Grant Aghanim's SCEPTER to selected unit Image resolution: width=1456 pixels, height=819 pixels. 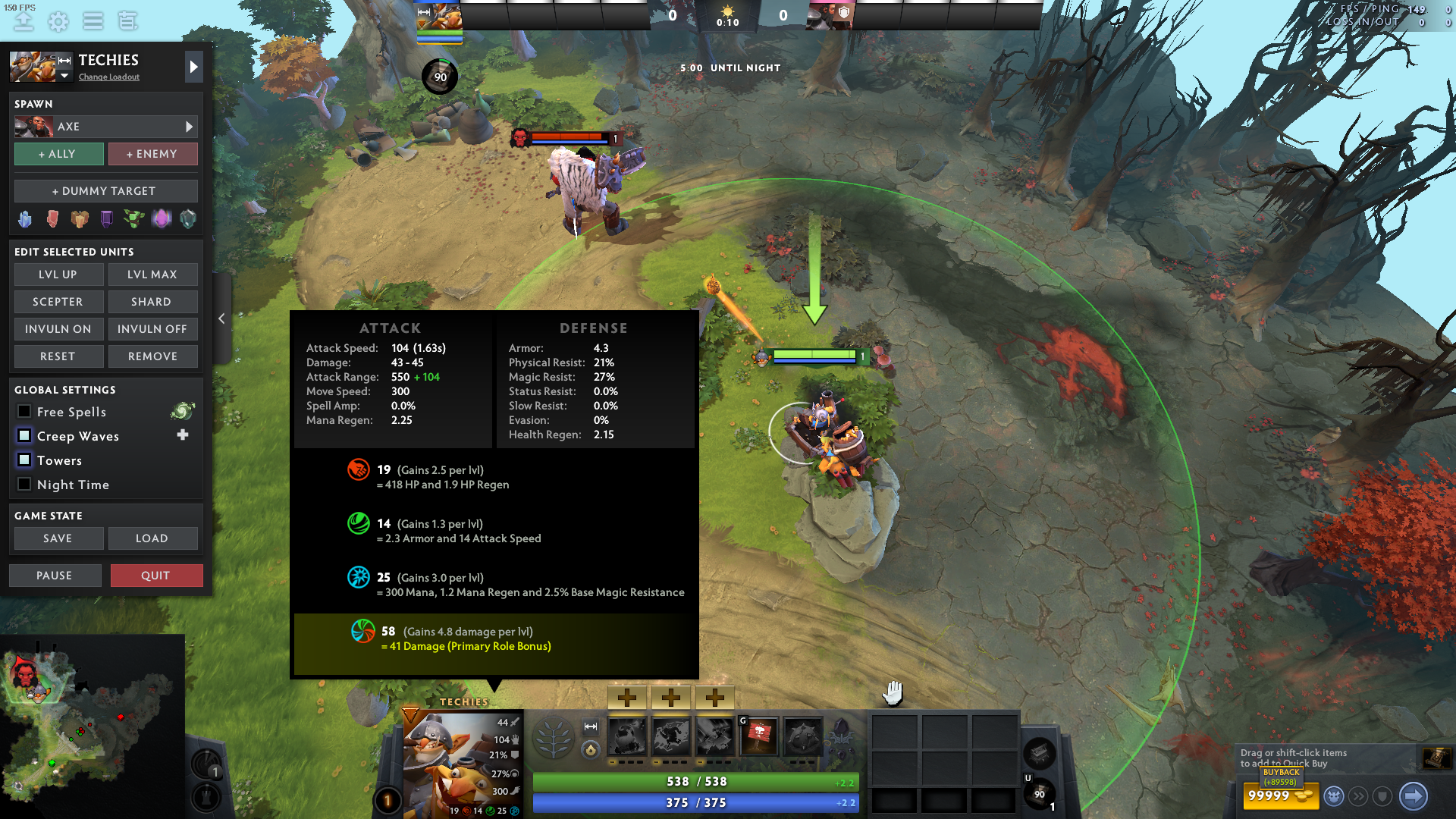[58, 302]
